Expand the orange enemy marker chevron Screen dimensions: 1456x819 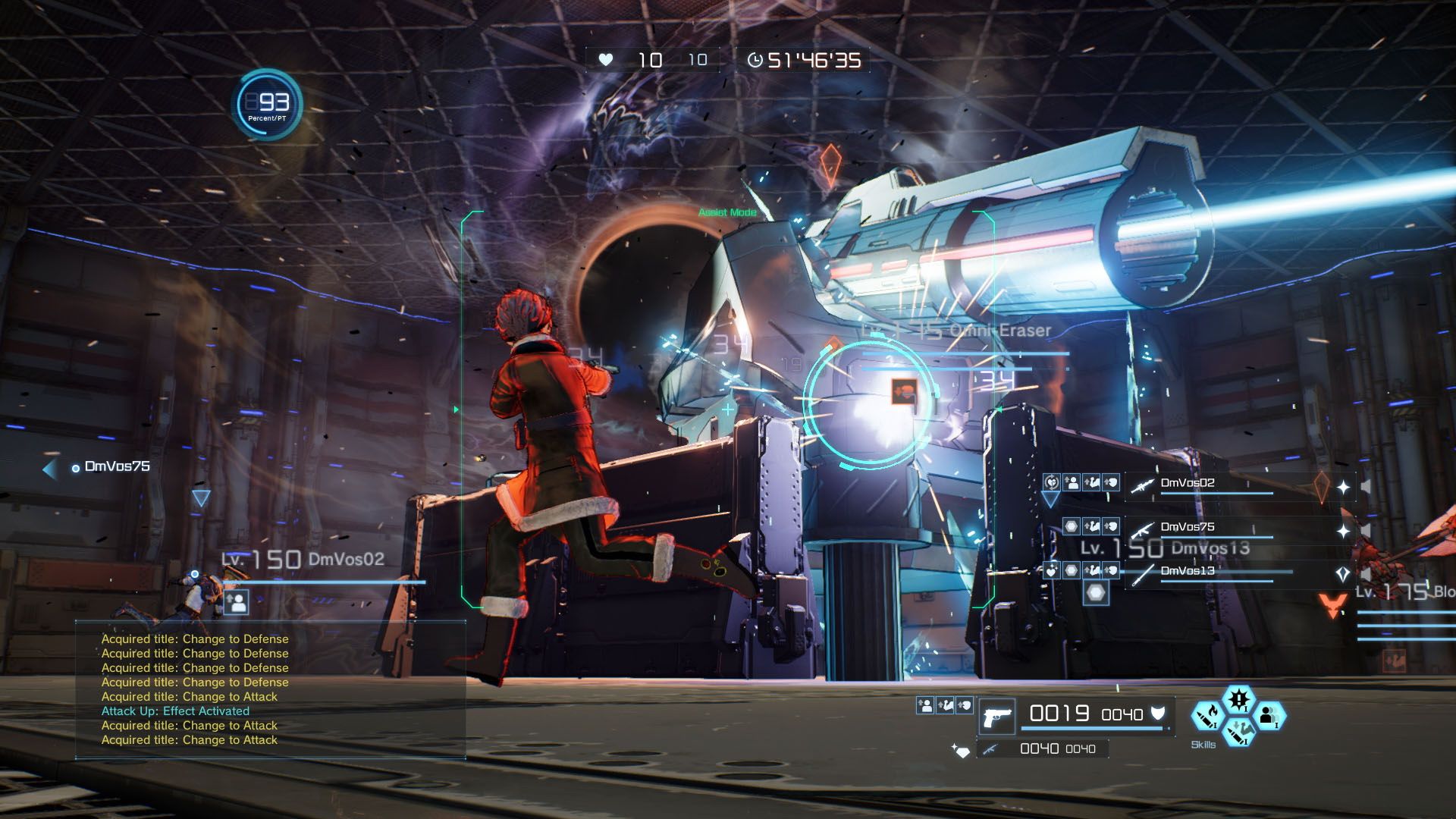pos(1332,604)
